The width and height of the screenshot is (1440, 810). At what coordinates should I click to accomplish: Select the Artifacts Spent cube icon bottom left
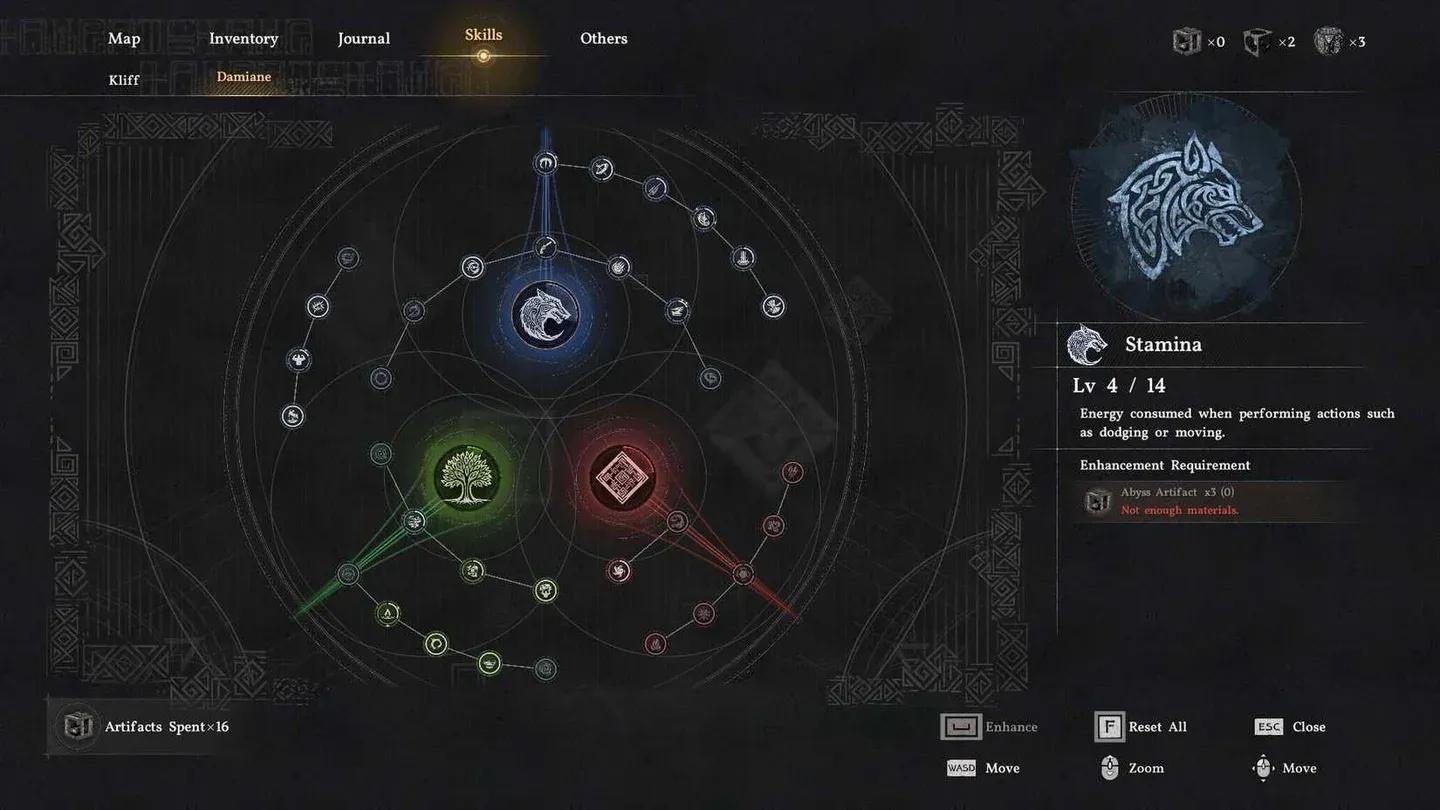coord(78,727)
